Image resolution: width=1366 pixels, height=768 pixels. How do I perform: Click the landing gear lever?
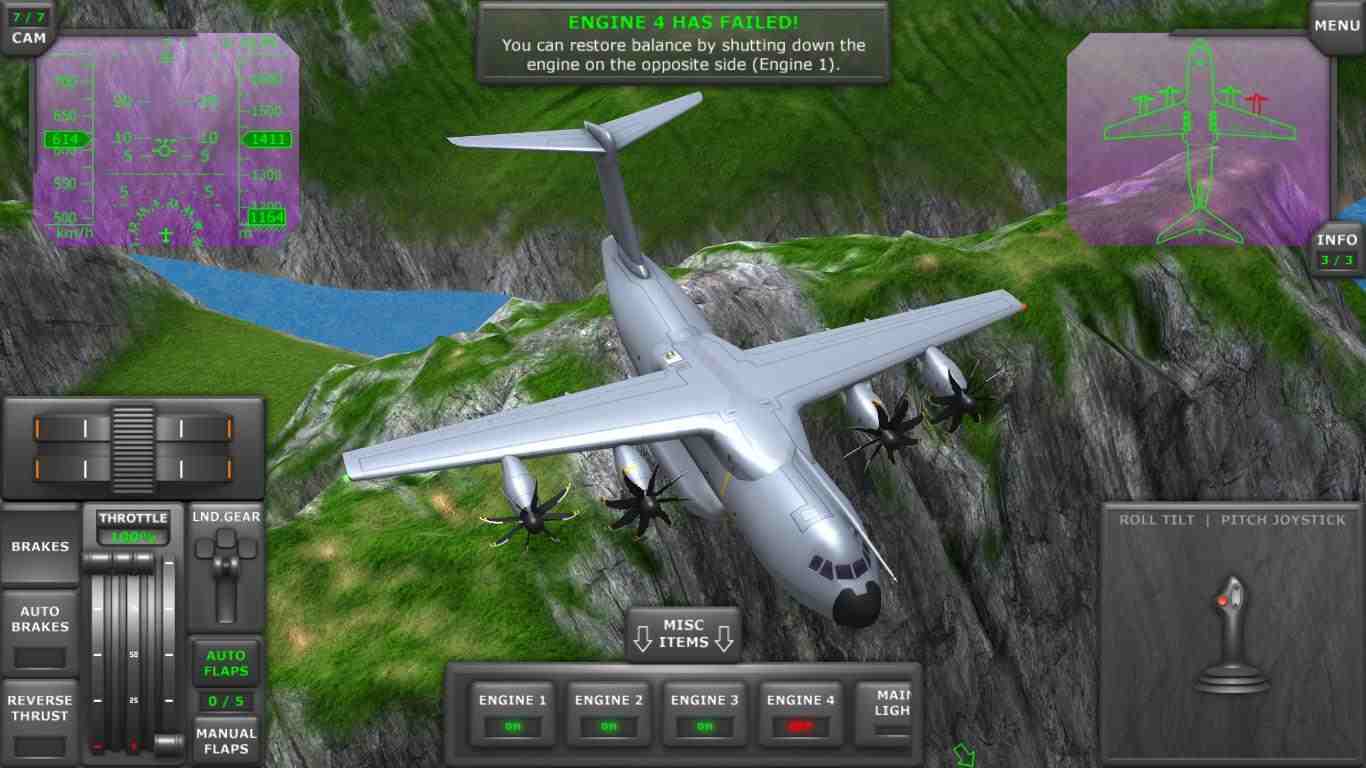click(226, 560)
